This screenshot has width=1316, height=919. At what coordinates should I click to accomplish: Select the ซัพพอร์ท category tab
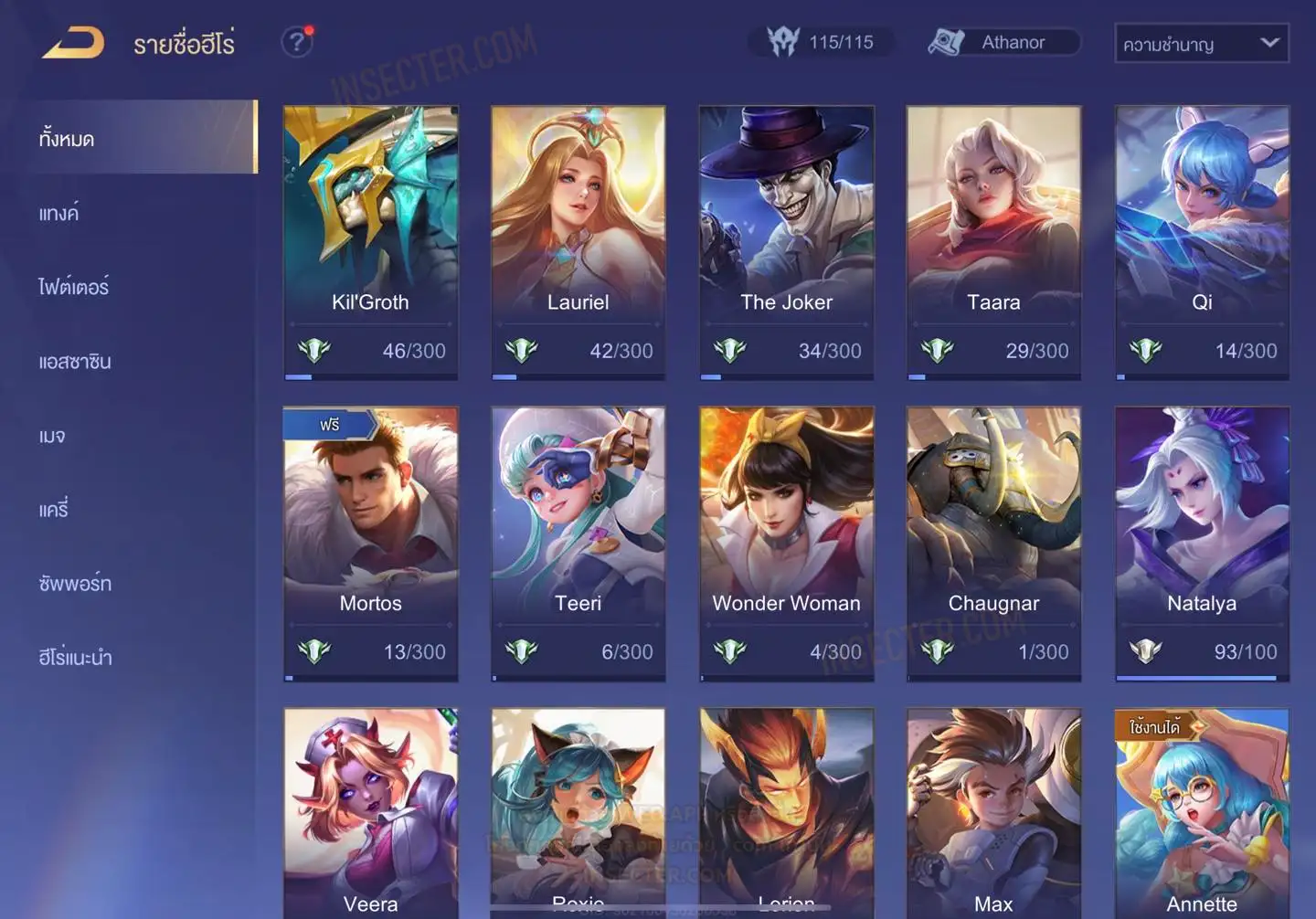75,584
